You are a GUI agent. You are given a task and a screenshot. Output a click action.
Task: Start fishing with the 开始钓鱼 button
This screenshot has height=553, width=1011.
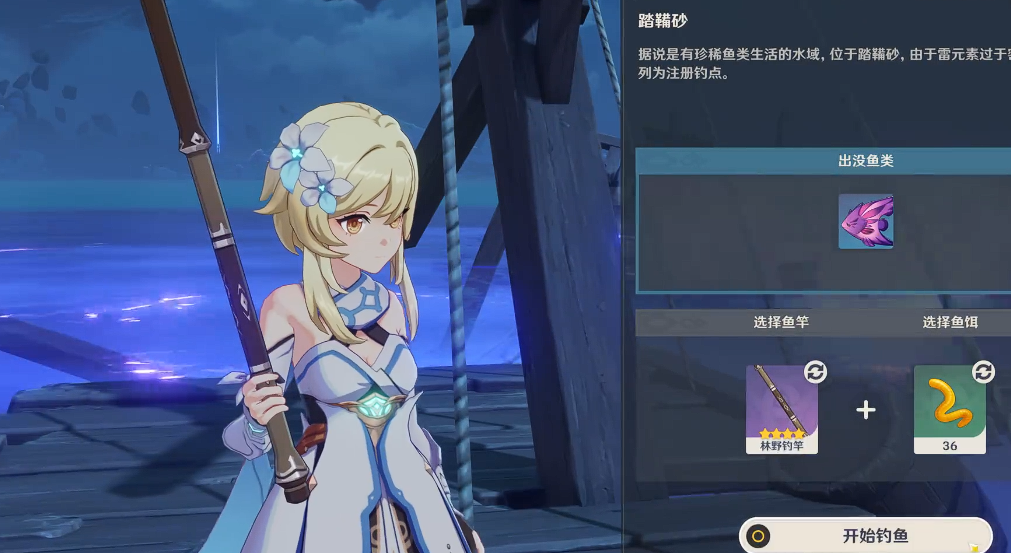click(866, 536)
